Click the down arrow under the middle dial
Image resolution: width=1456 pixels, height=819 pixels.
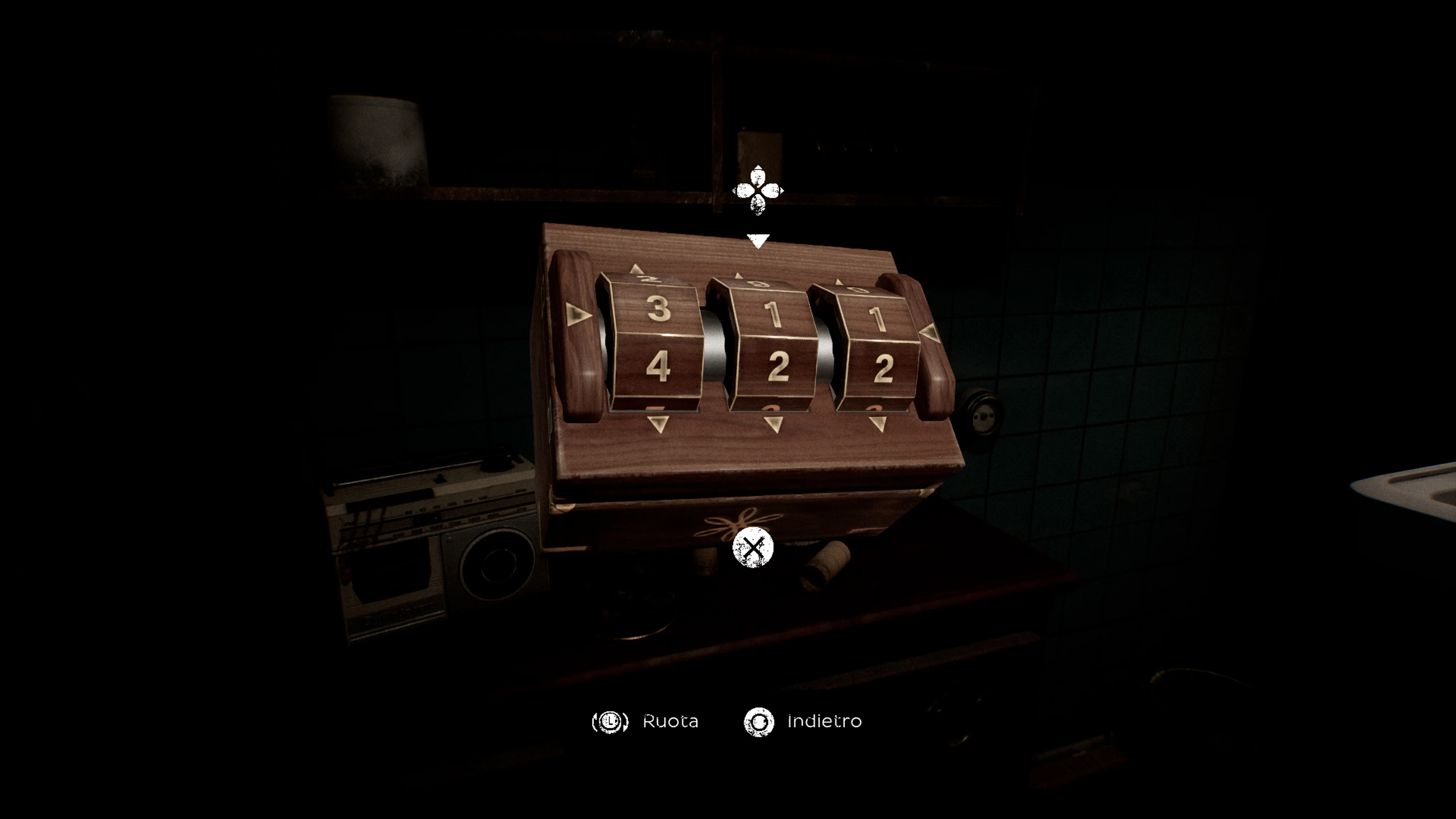[x=773, y=424]
